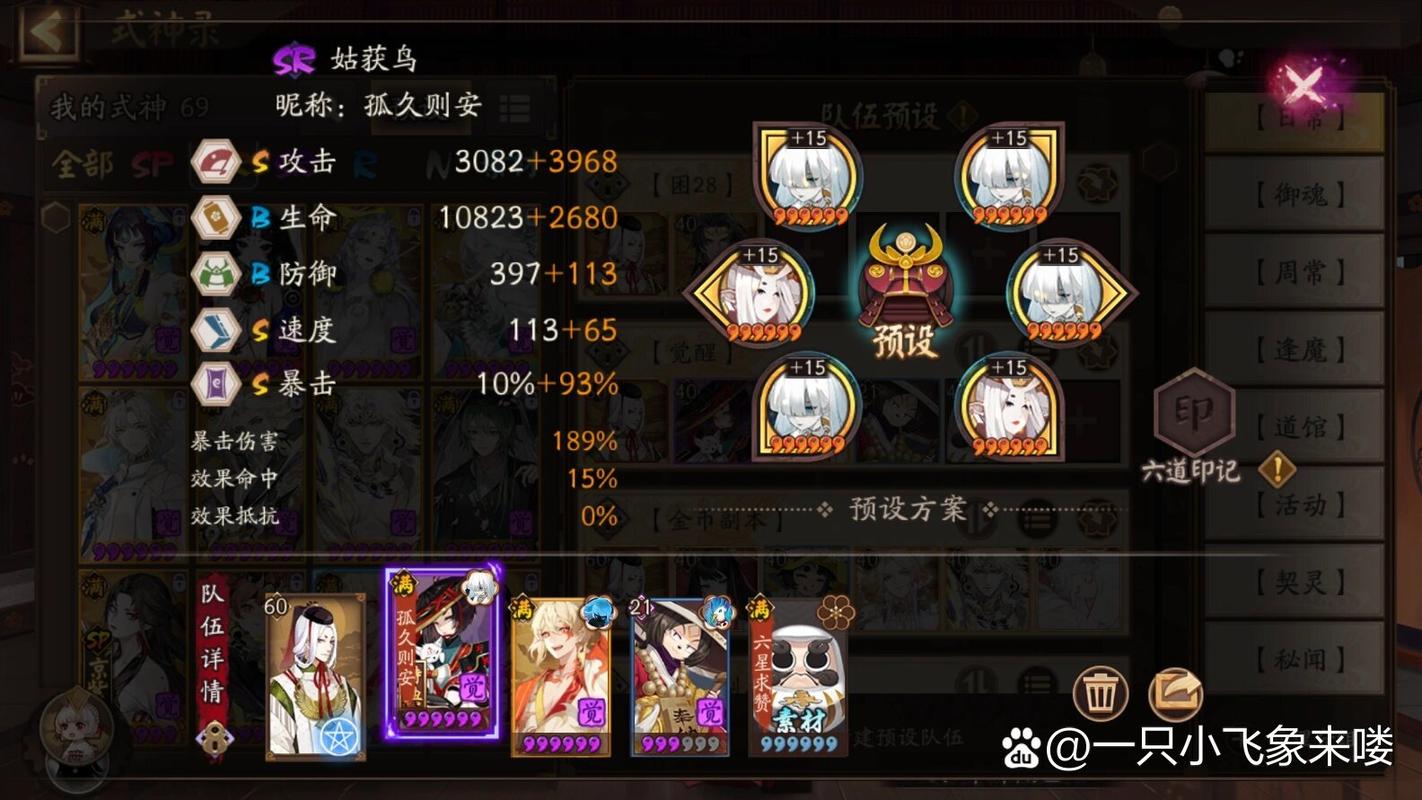Close the shikigami stats overlay
1422x800 pixels.
(1304, 86)
